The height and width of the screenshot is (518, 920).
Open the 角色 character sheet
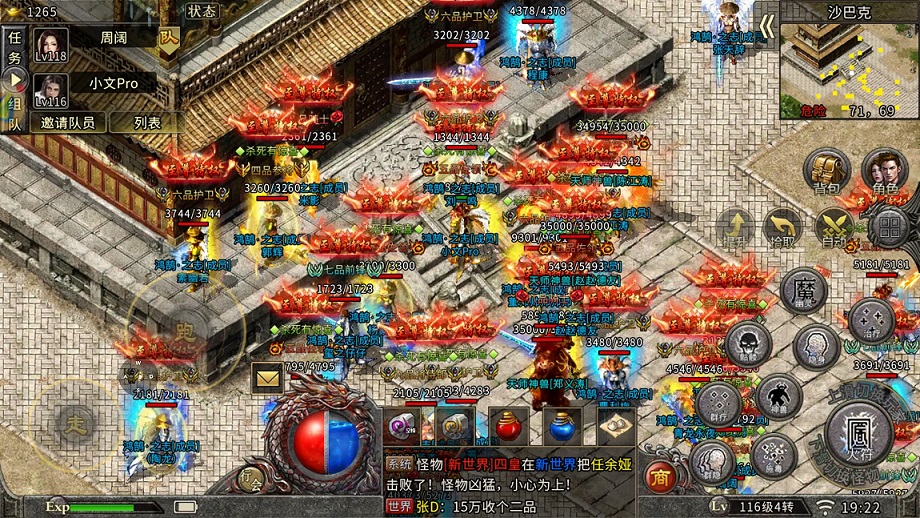(x=884, y=174)
